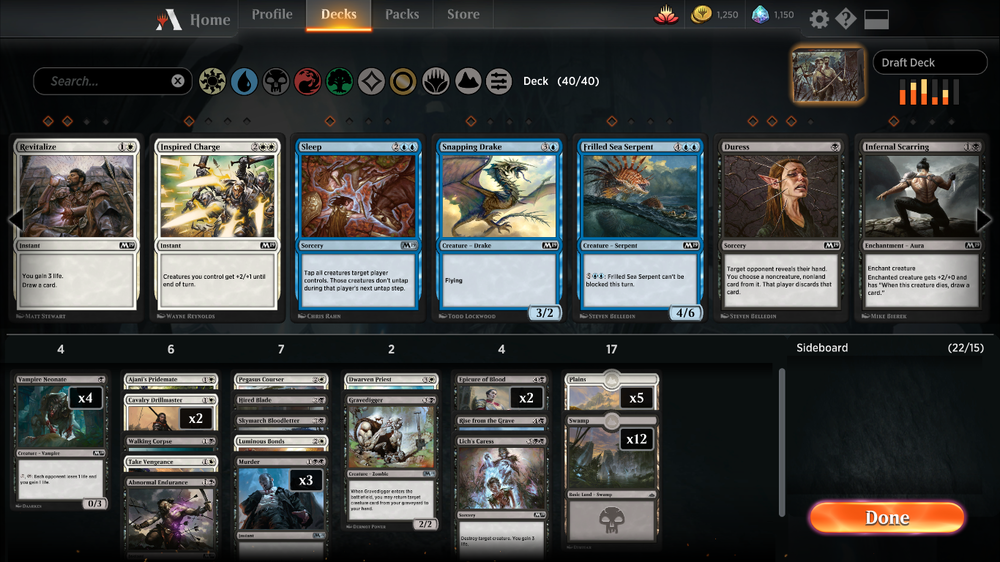Show next page of cards
The height and width of the screenshot is (562, 1000).
pos(984,220)
